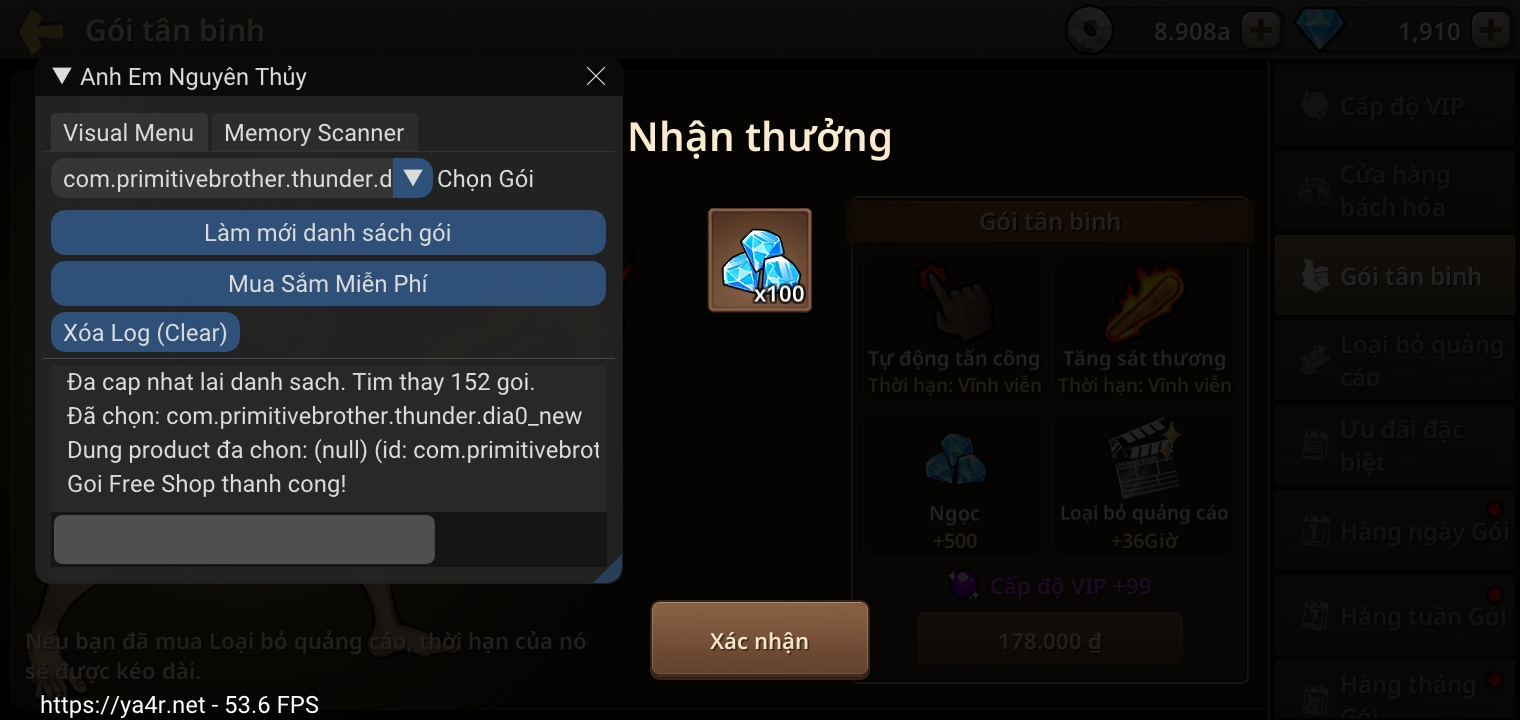Tap the plus icon next to the gem counter
The height and width of the screenshot is (720, 1520).
[x=1491, y=29]
